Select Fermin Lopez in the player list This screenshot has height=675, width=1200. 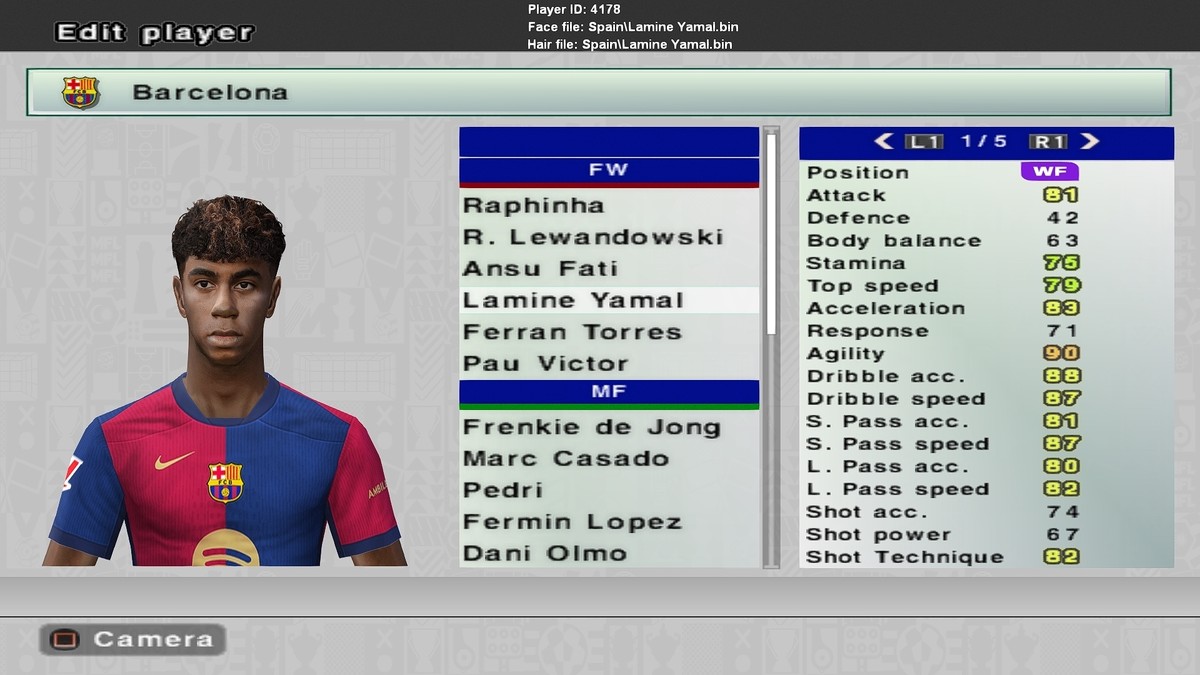572,522
